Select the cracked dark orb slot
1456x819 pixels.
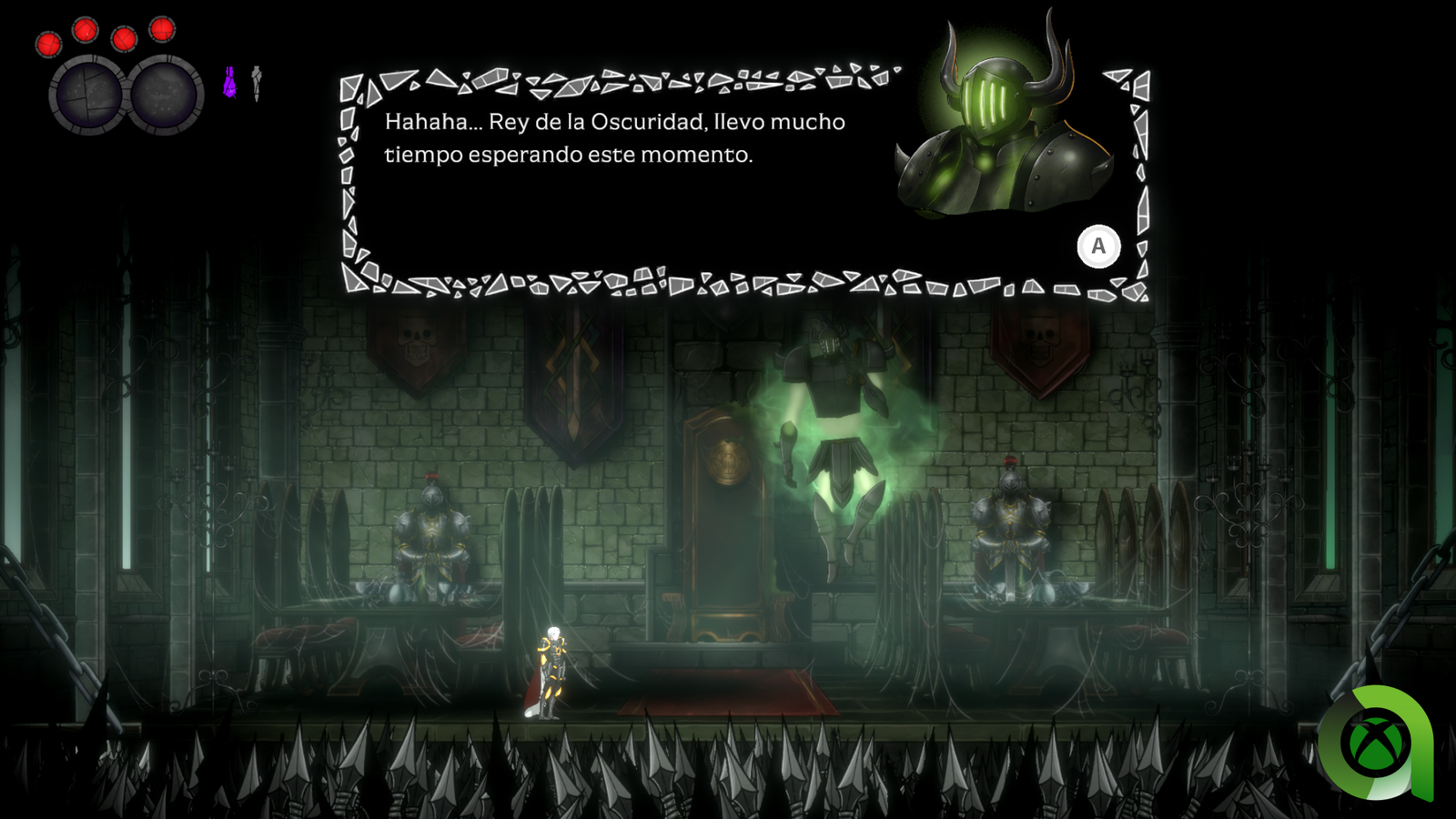tap(88, 95)
